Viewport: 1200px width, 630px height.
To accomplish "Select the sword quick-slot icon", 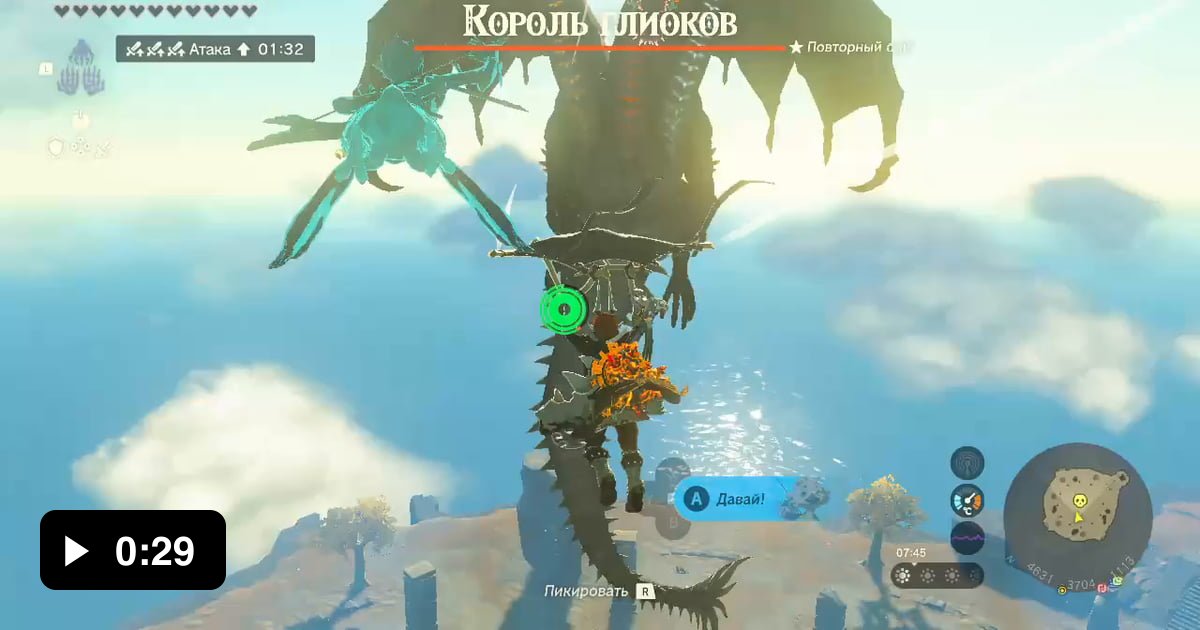I will point(102,147).
